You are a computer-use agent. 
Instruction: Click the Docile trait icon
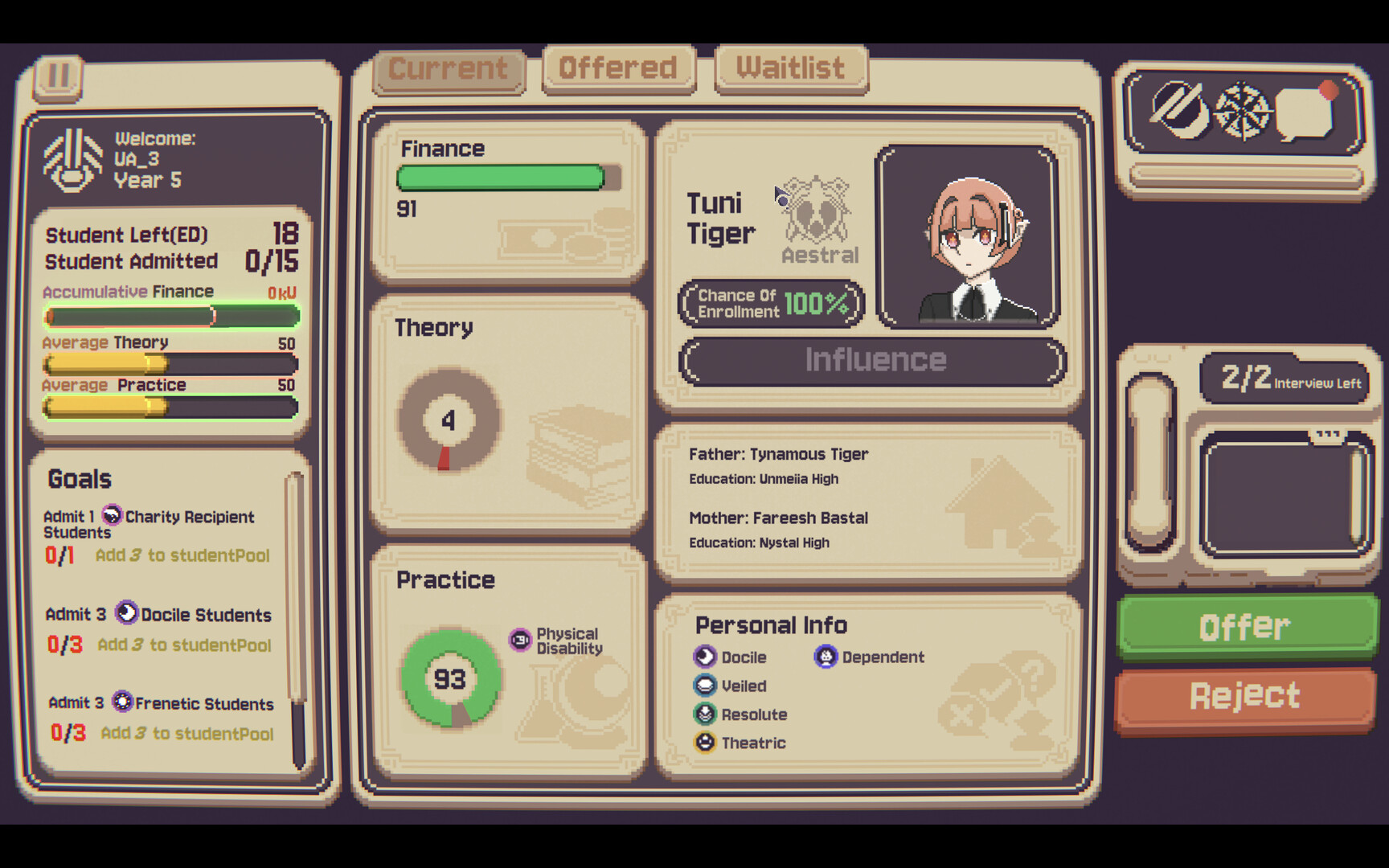(704, 657)
